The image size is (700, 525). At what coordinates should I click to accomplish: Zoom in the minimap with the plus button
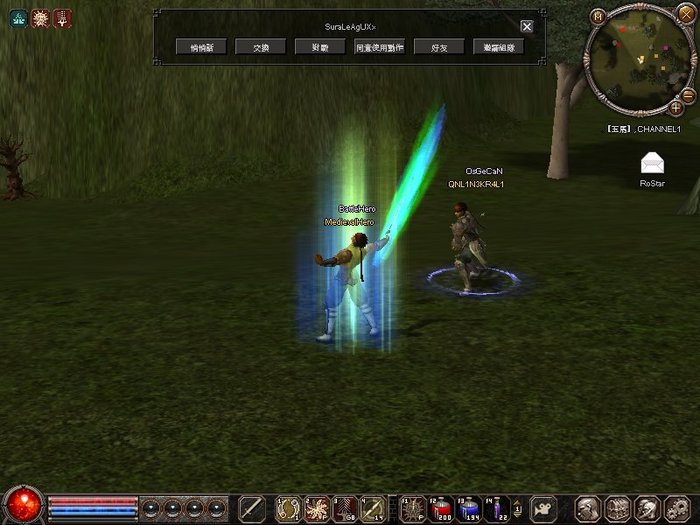676,106
